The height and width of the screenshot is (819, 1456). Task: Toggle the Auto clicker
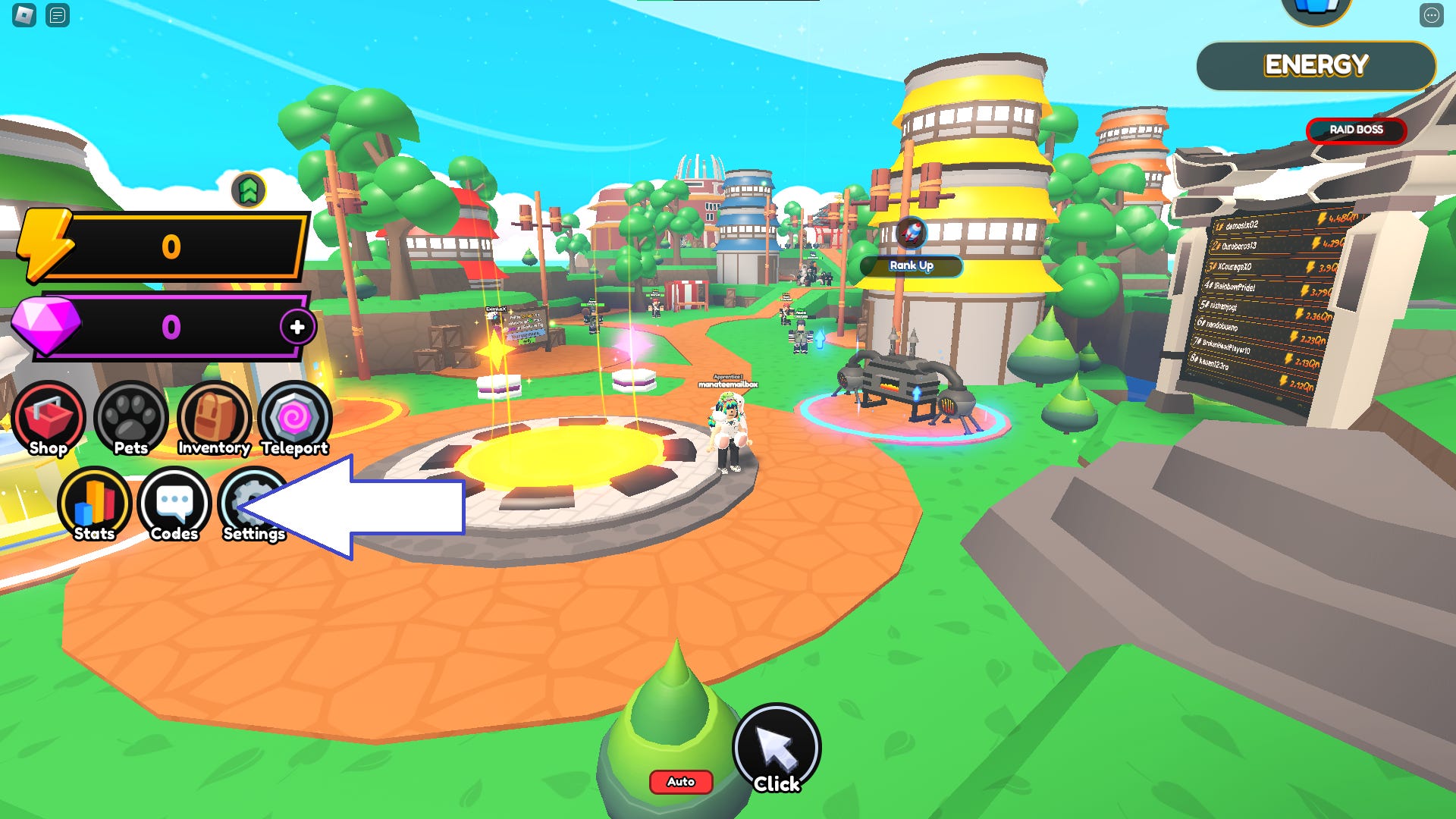tap(680, 782)
